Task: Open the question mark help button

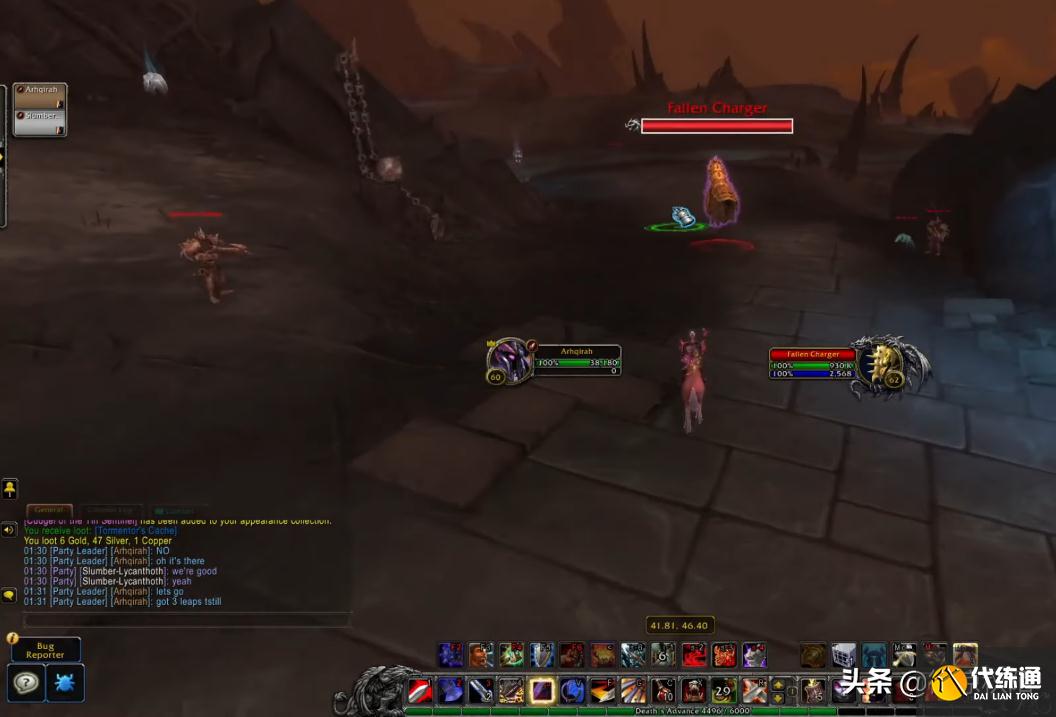Action: [x=25, y=683]
